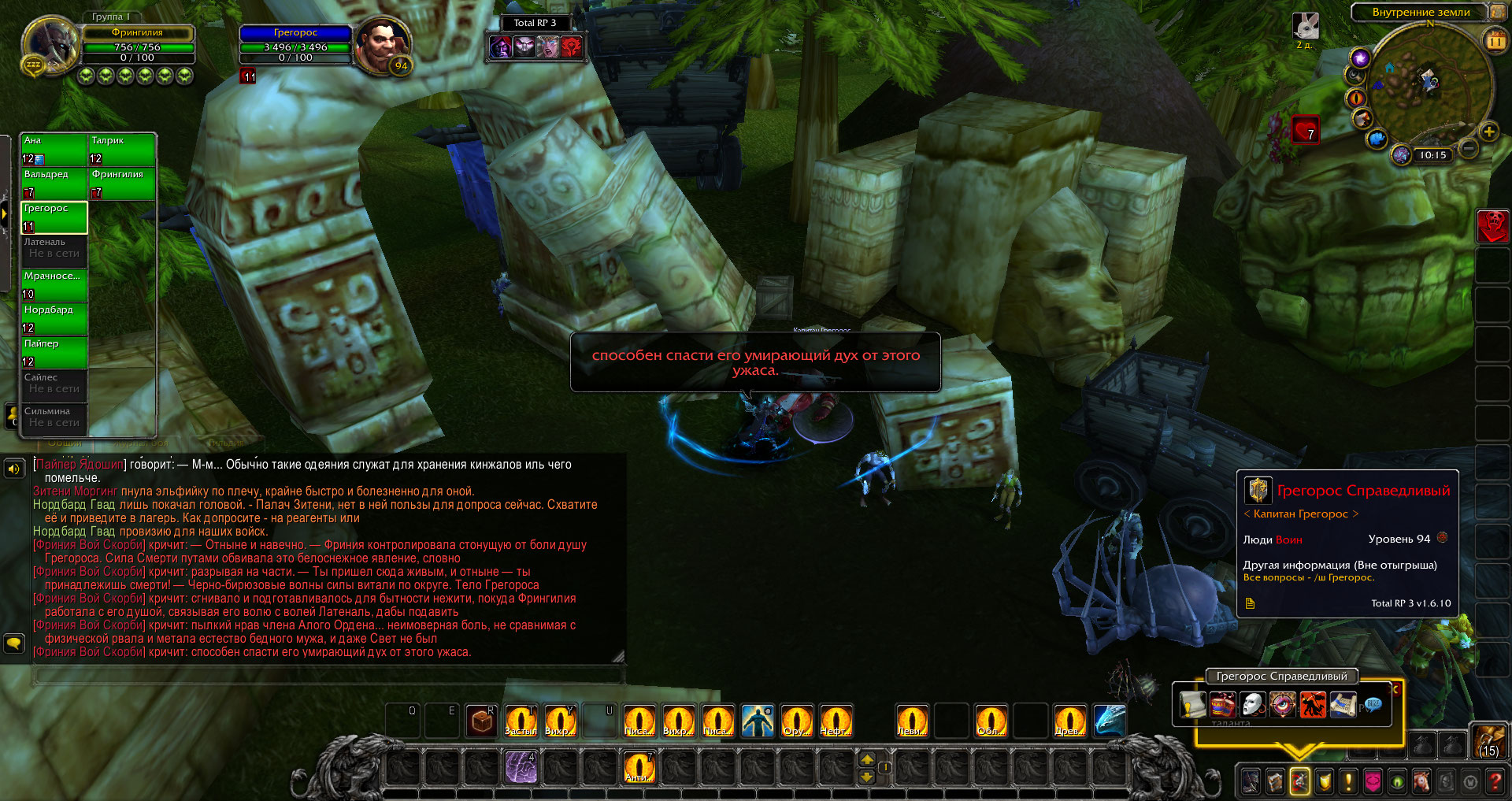1512x801 pixels.
Task: Open the blue elephant minimap addon button
Action: click(1377, 139)
